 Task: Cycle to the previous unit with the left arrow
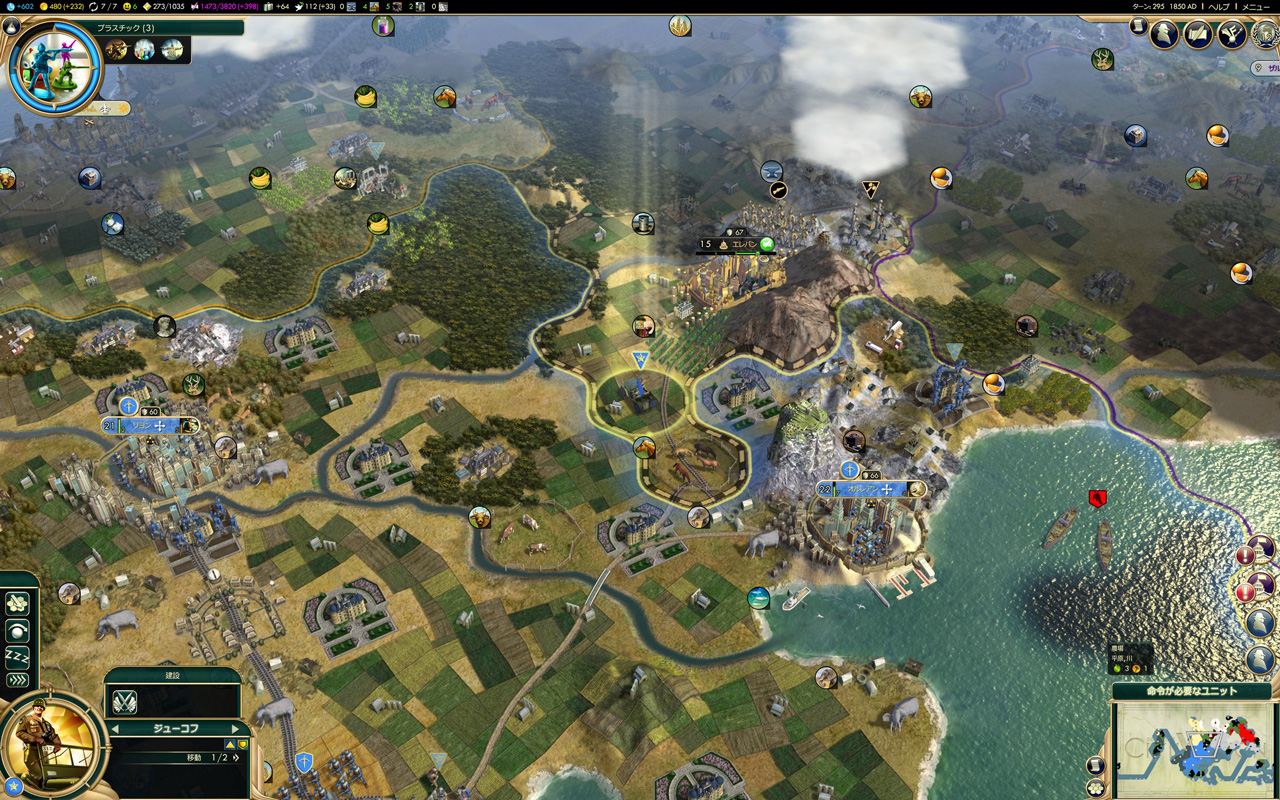coord(113,728)
